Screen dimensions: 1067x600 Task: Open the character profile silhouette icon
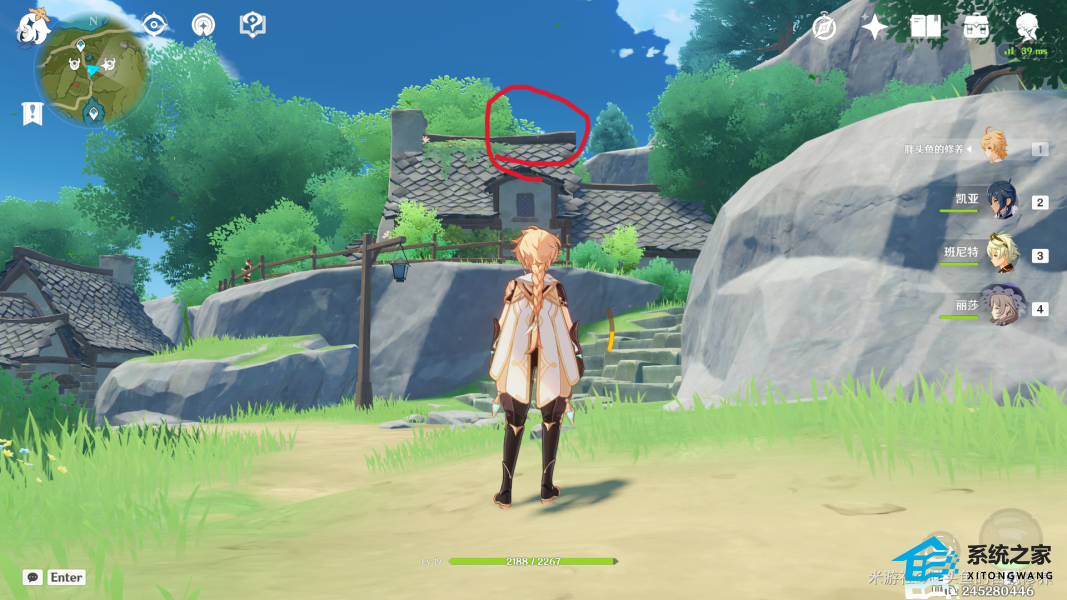pos(1026,25)
